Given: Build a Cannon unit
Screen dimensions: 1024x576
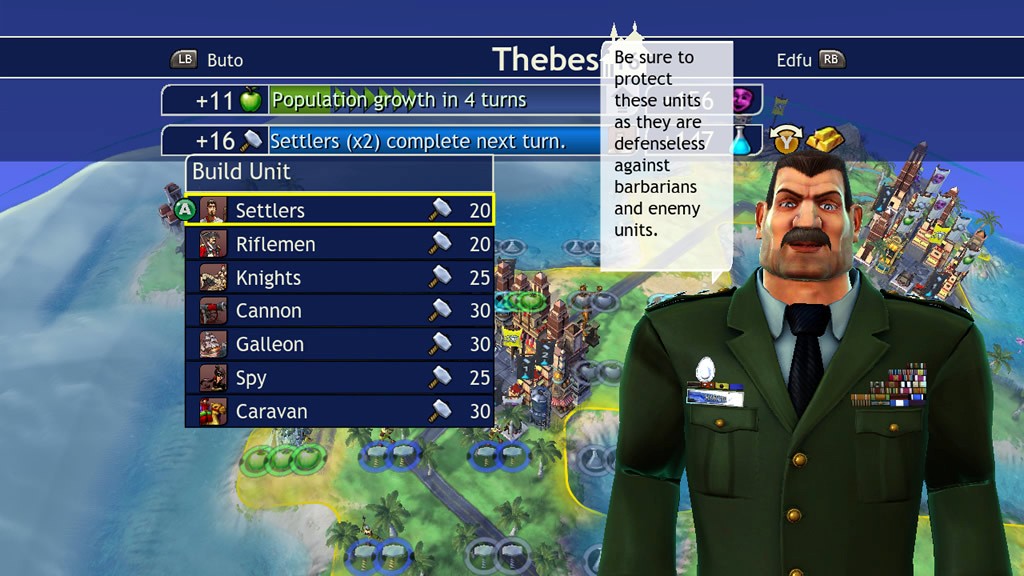Looking at the screenshot, I should coord(339,311).
